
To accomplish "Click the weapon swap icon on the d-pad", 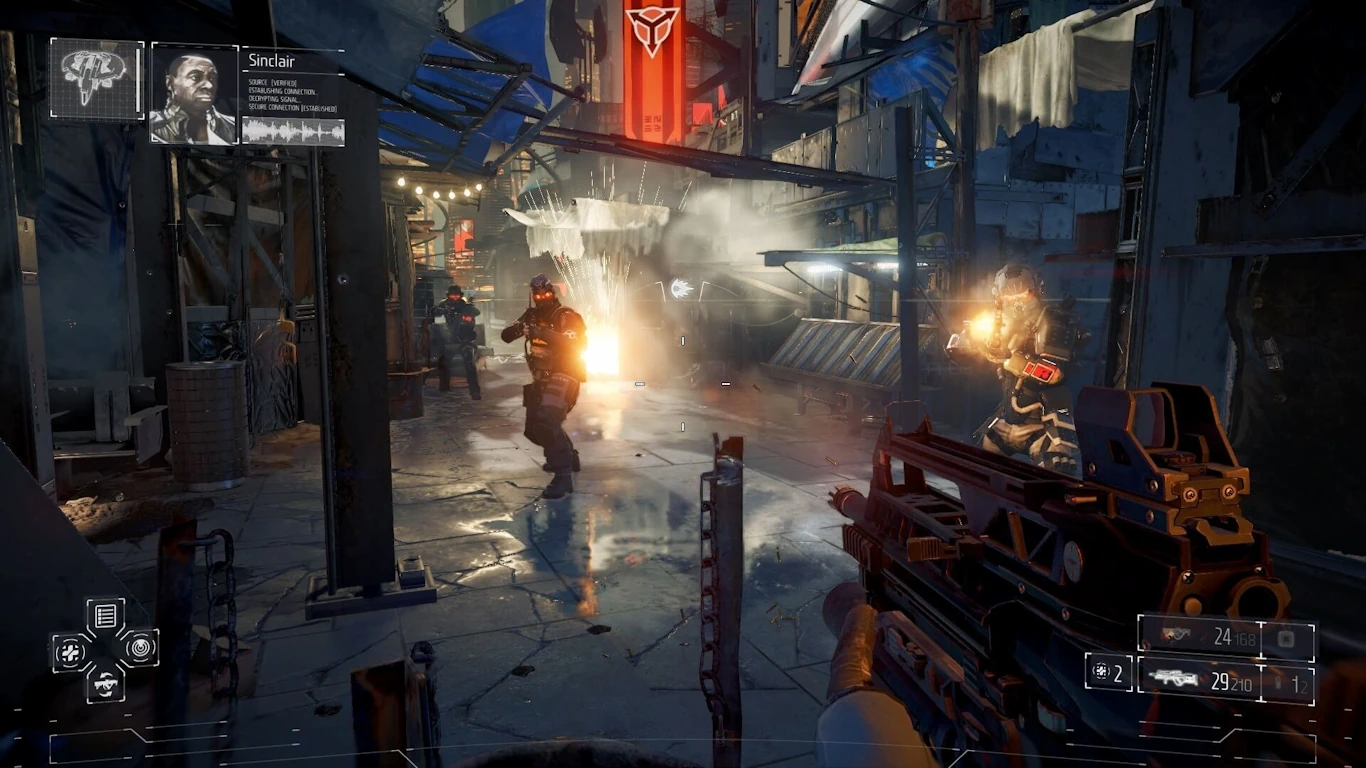I will point(106,685).
